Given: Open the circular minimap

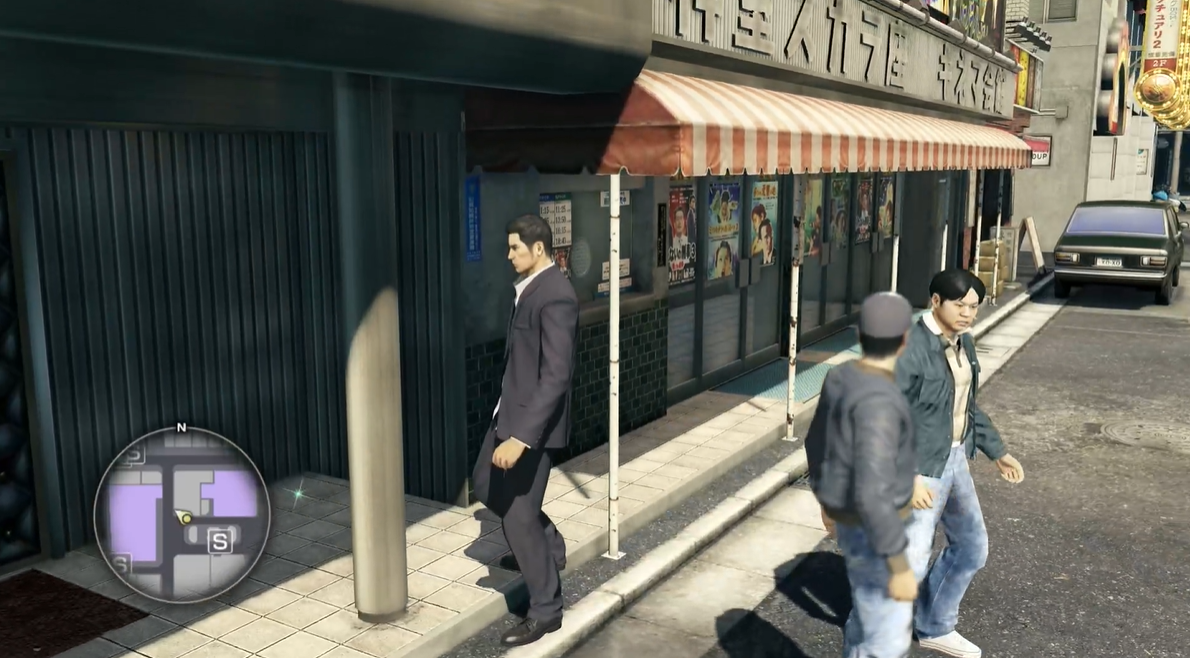Looking at the screenshot, I should [x=182, y=514].
